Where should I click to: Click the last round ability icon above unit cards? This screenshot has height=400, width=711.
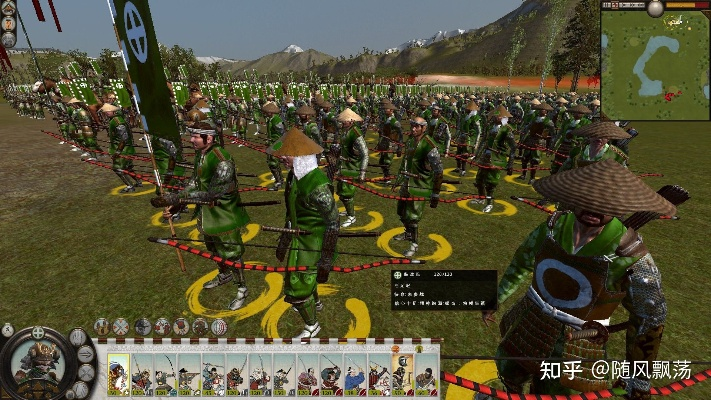point(220,326)
